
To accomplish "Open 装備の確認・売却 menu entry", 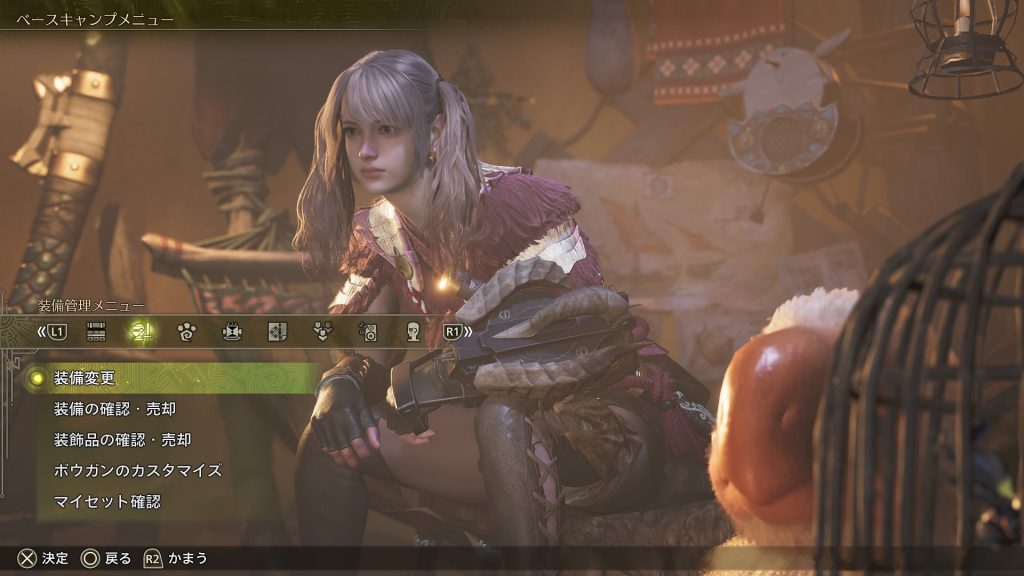I will tap(114, 409).
